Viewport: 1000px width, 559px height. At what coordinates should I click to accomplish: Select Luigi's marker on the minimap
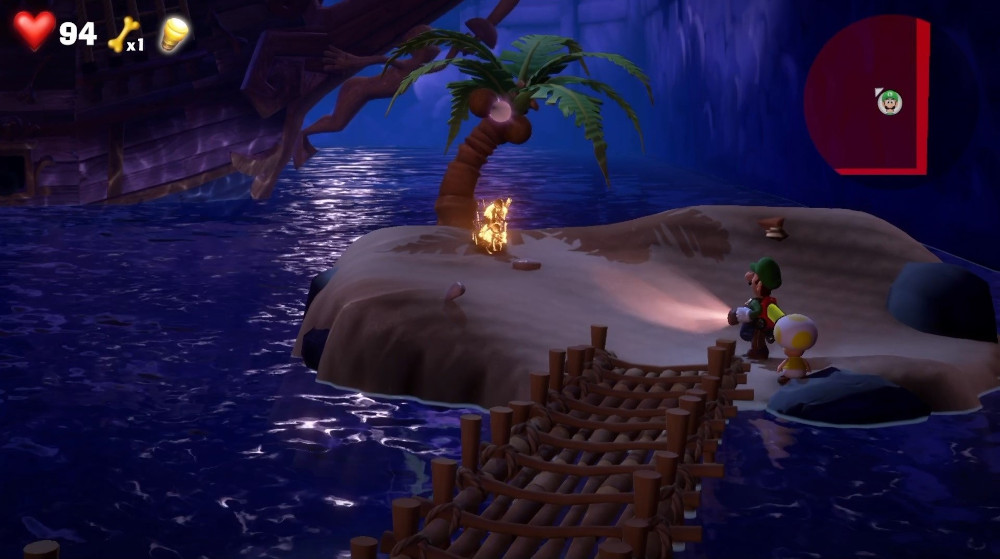click(889, 101)
